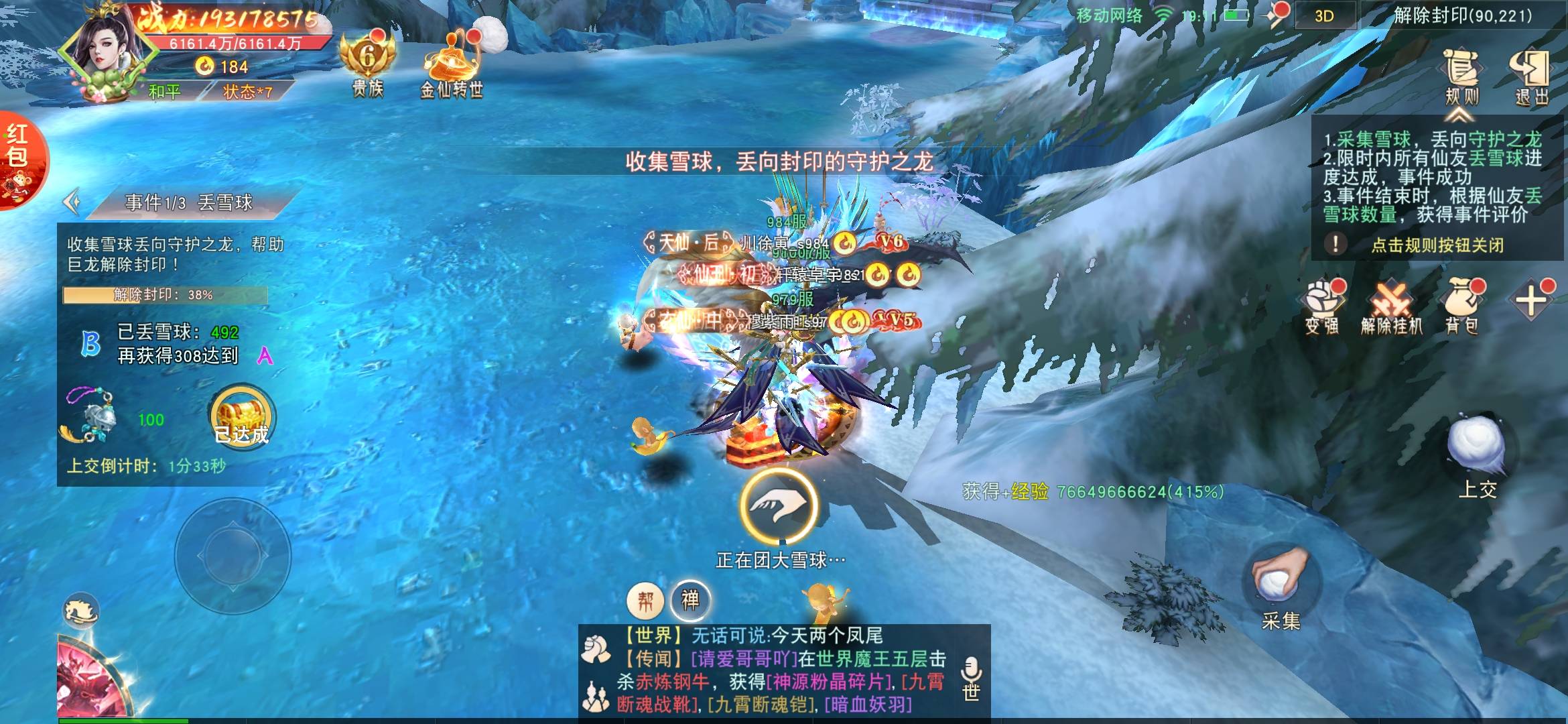Screen dimensions: 1568x724
Task: Open the 变强 power-up menu
Action: (x=1321, y=307)
